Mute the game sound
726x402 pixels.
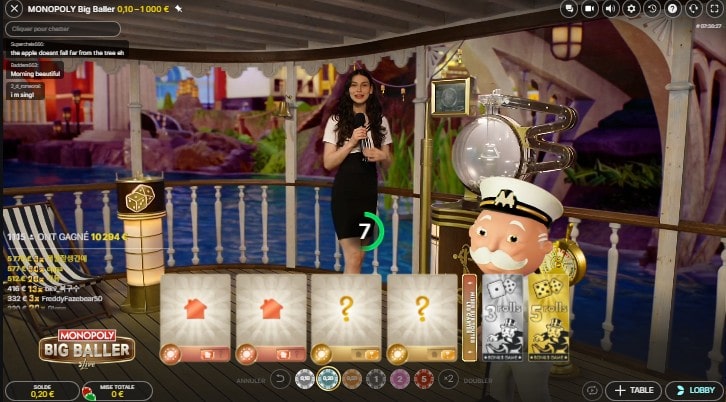coord(610,8)
